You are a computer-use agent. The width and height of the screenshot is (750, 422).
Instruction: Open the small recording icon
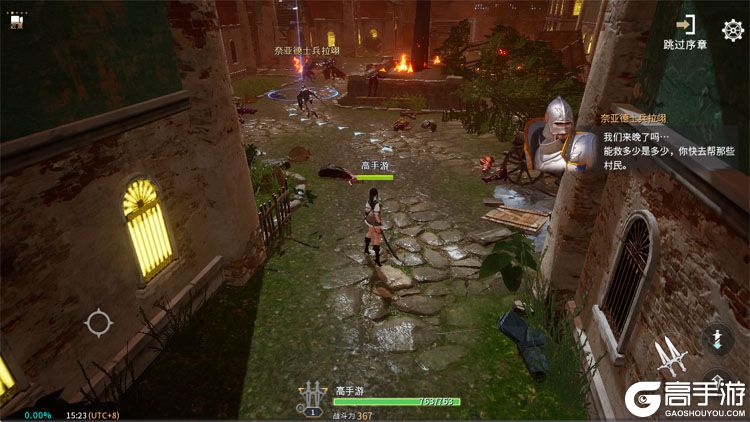click(16, 24)
